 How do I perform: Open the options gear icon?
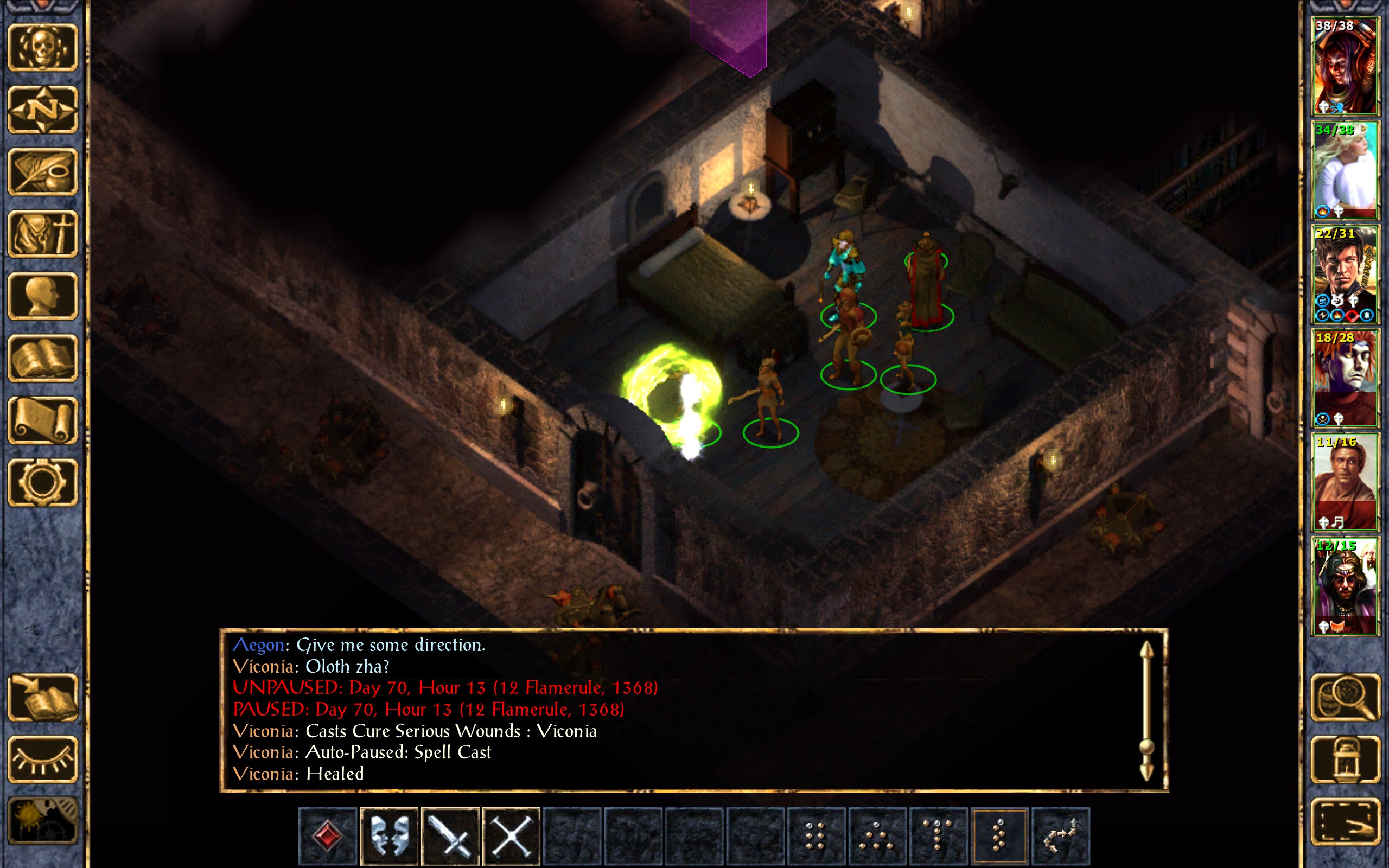coord(42,482)
